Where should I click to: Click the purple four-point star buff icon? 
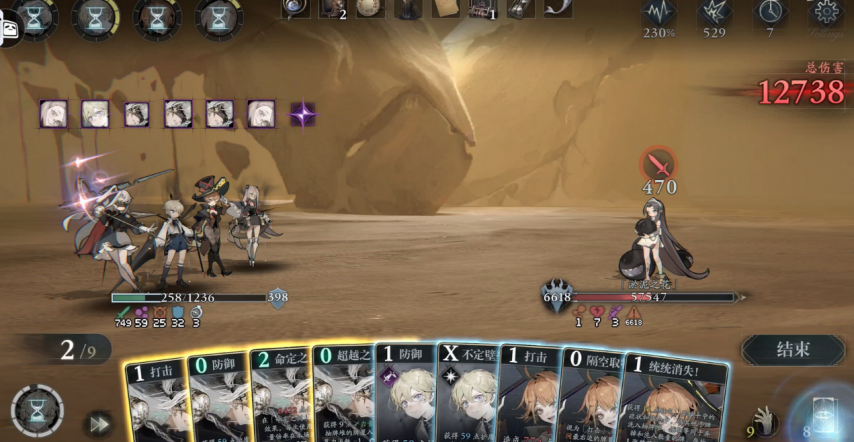(x=302, y=114)
